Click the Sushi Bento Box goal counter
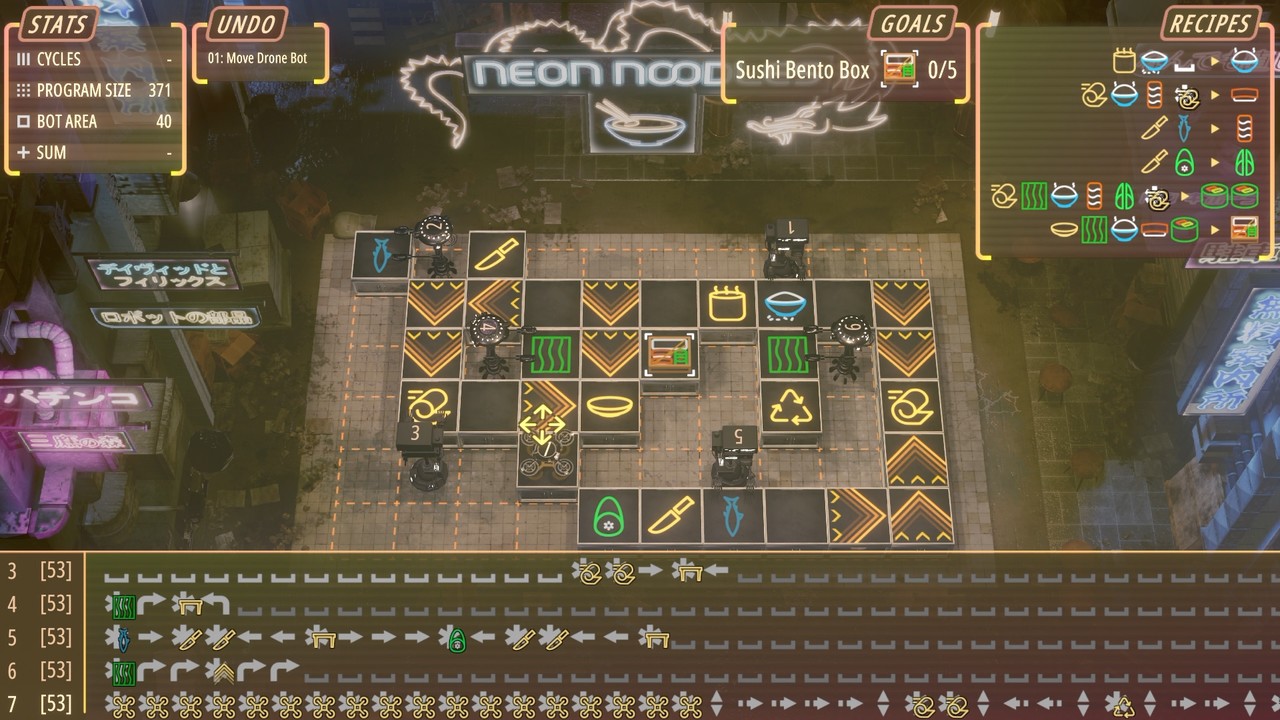Image resolution: width=1280 pixels, height=720 pixels. pyautogui.click(x=941, y=70)
